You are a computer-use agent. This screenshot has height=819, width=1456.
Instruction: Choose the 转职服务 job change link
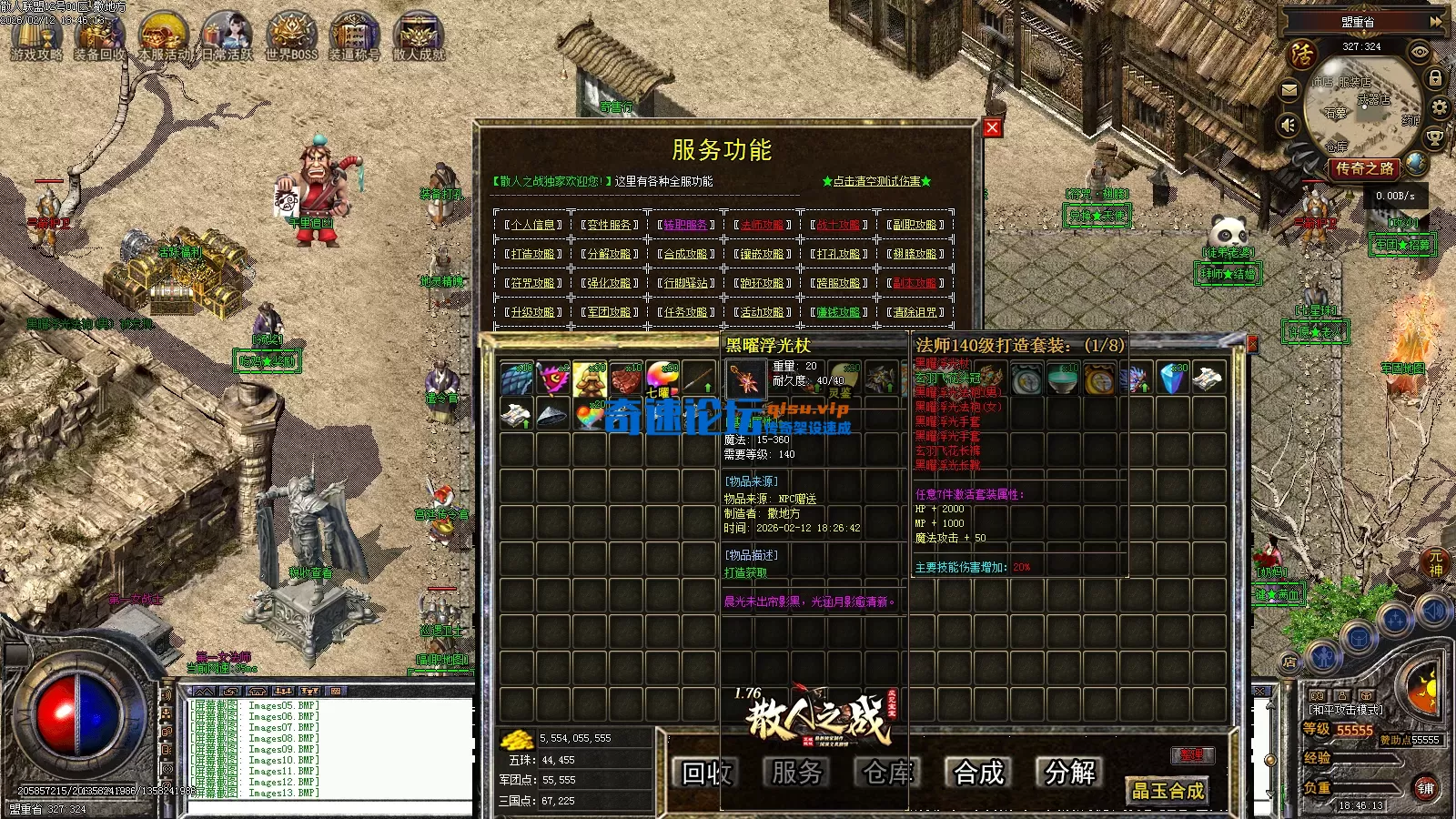click(686, 225)
